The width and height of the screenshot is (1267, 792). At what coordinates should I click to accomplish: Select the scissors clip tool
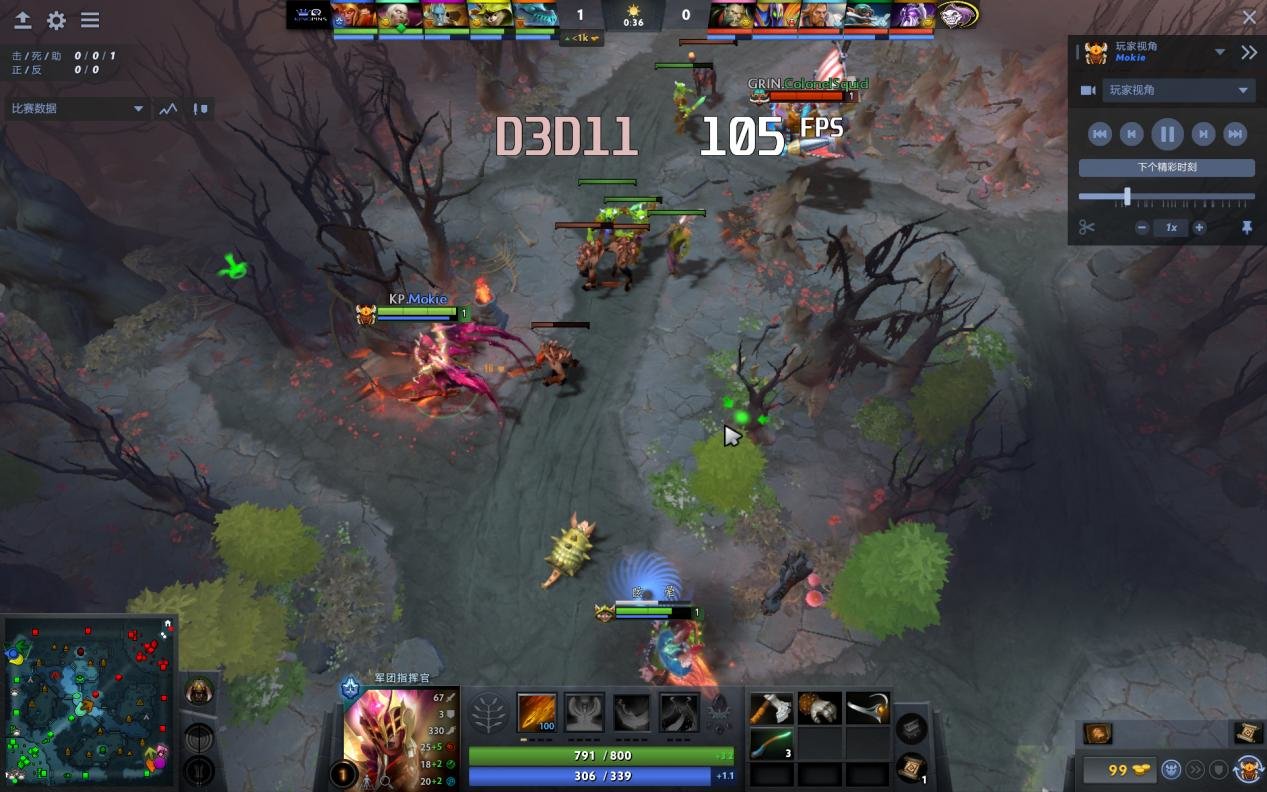1087,228
